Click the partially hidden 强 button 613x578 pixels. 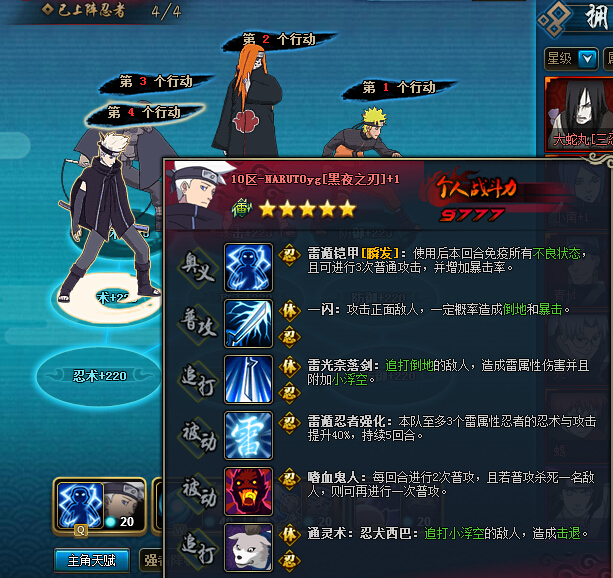click(x=151, y=560)
